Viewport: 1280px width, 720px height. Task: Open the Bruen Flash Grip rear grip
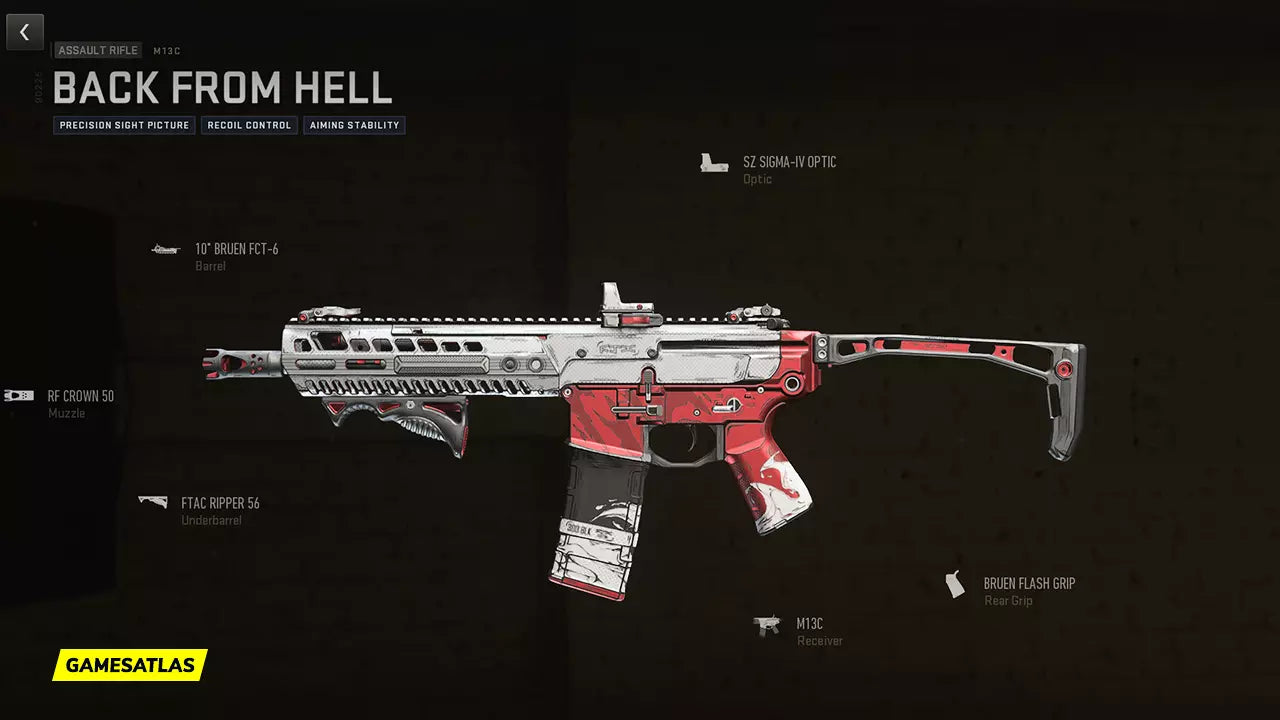[1028, 584]
